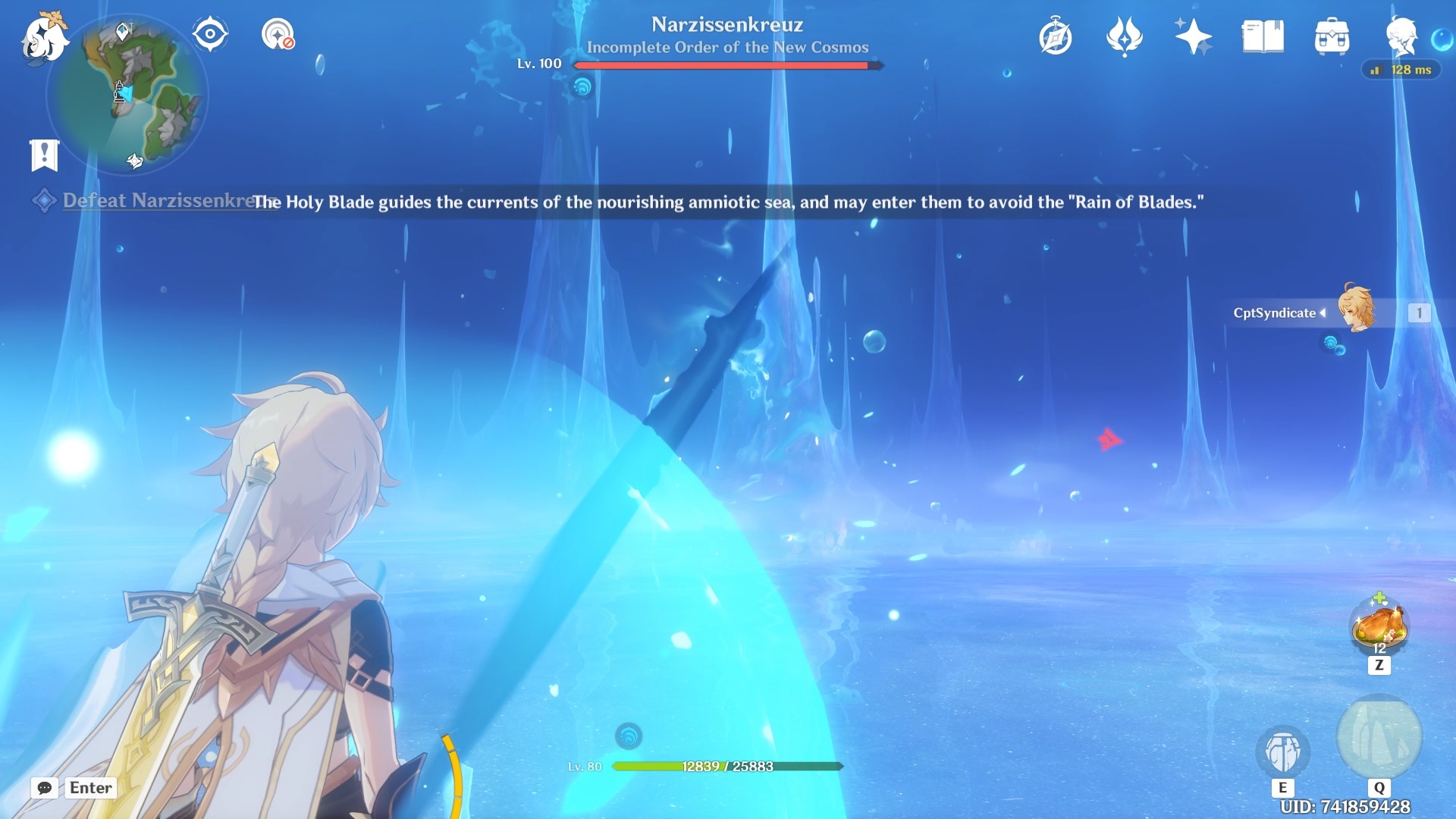Open the circular minimap
This screenshot has width=1456, height=819.
pos(127,95)
